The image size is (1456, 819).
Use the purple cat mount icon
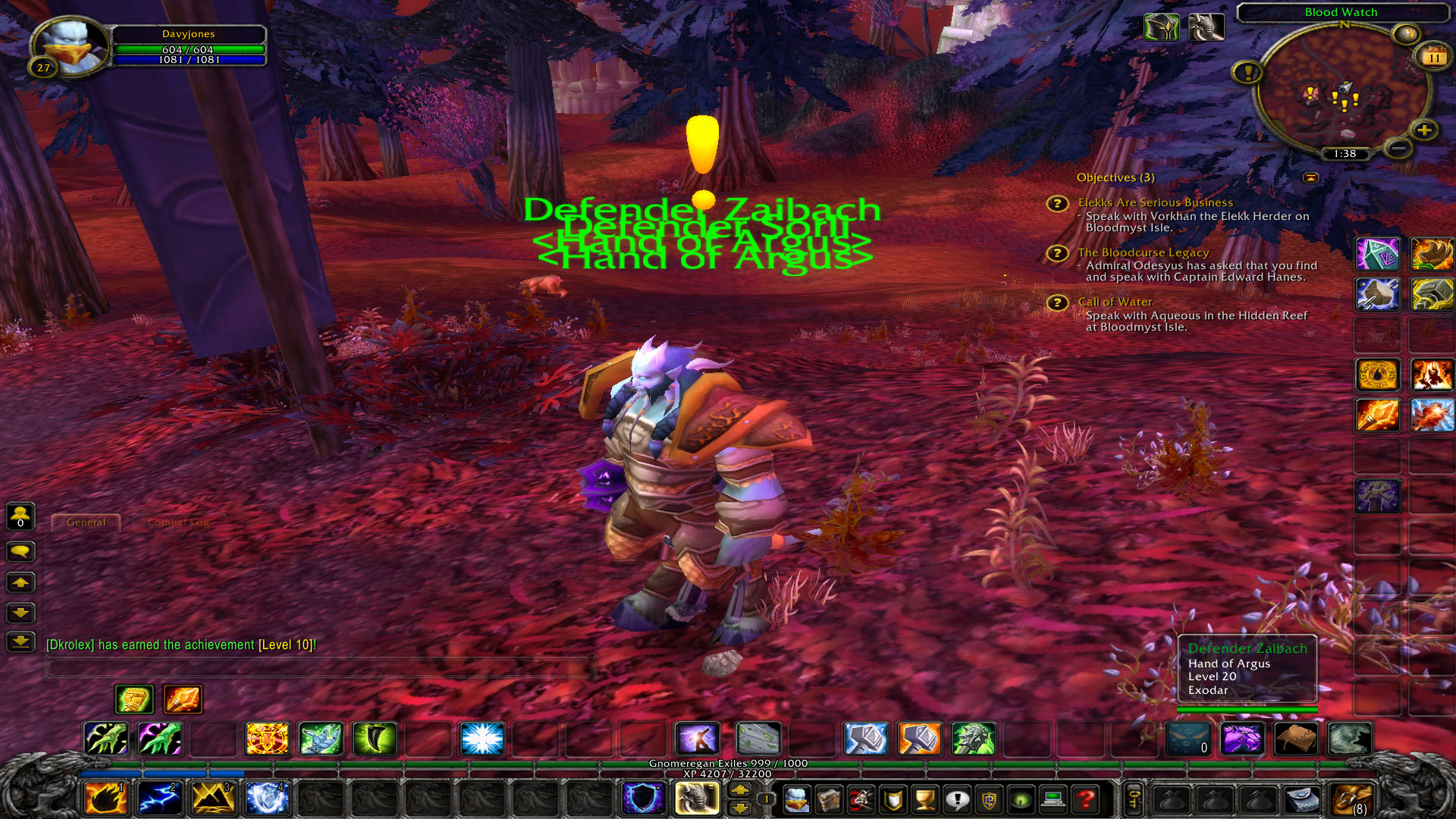pos(1241,739)
